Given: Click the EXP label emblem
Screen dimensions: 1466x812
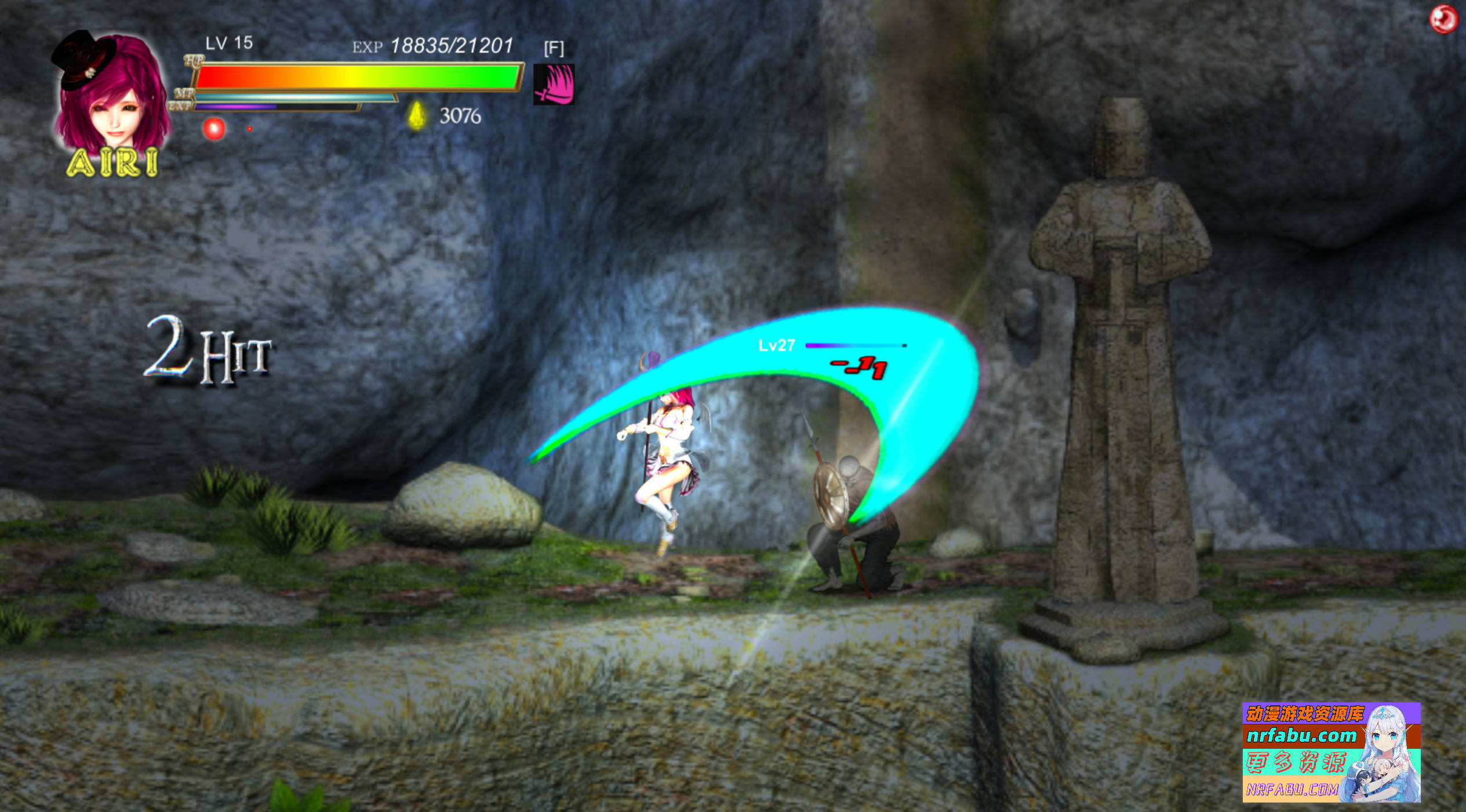Looking at the screenshot, I should [179, 105].
